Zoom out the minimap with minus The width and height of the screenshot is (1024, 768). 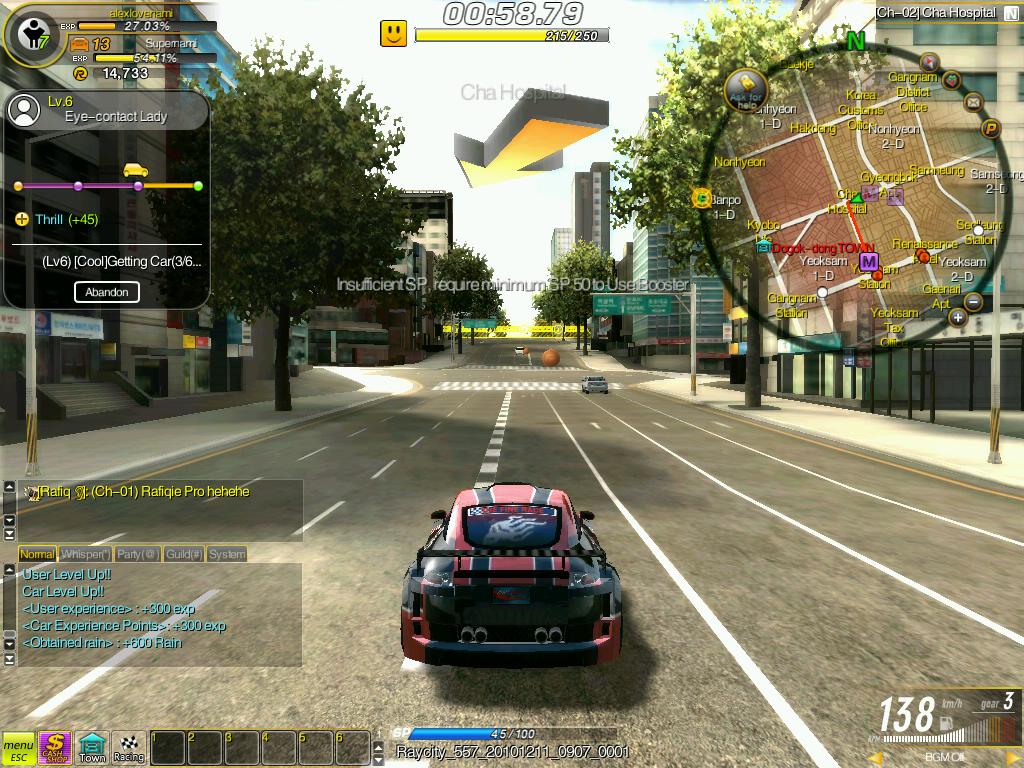coord(973,302)
